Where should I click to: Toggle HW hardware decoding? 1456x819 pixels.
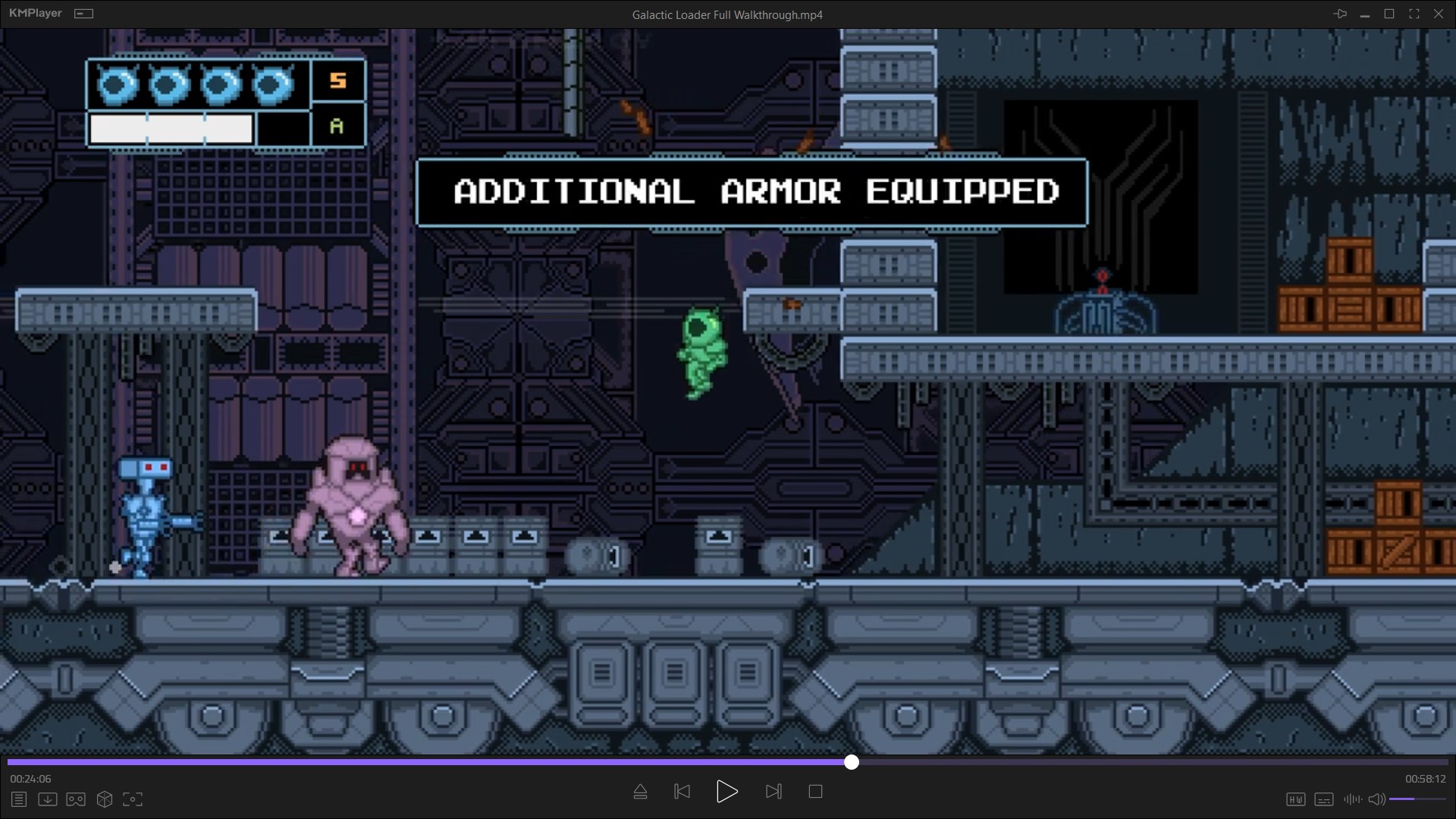click(x=1297, y=799)
